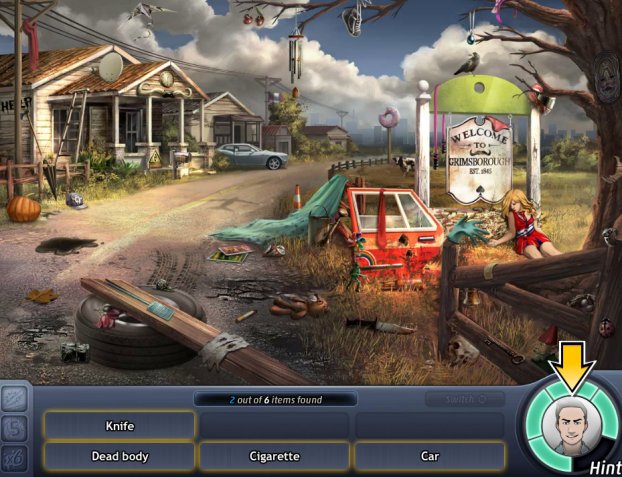The height and width of the screenshot is (477, 622).
Task: Click the greyed-out Switch button
Action: click(x=463, y=399)
